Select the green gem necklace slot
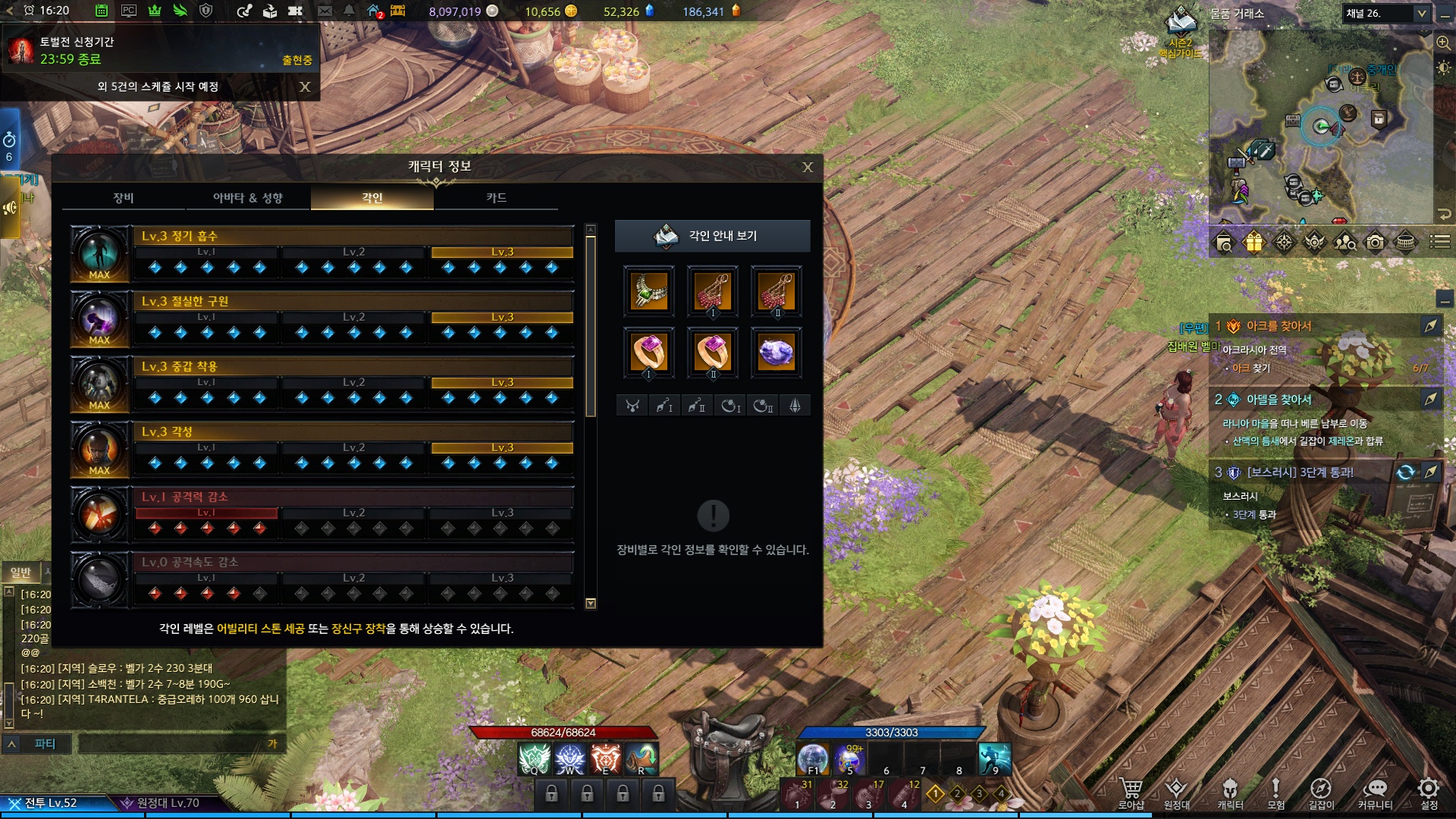This screenshot has width=1456, height=819. click(x=649, y=291)
